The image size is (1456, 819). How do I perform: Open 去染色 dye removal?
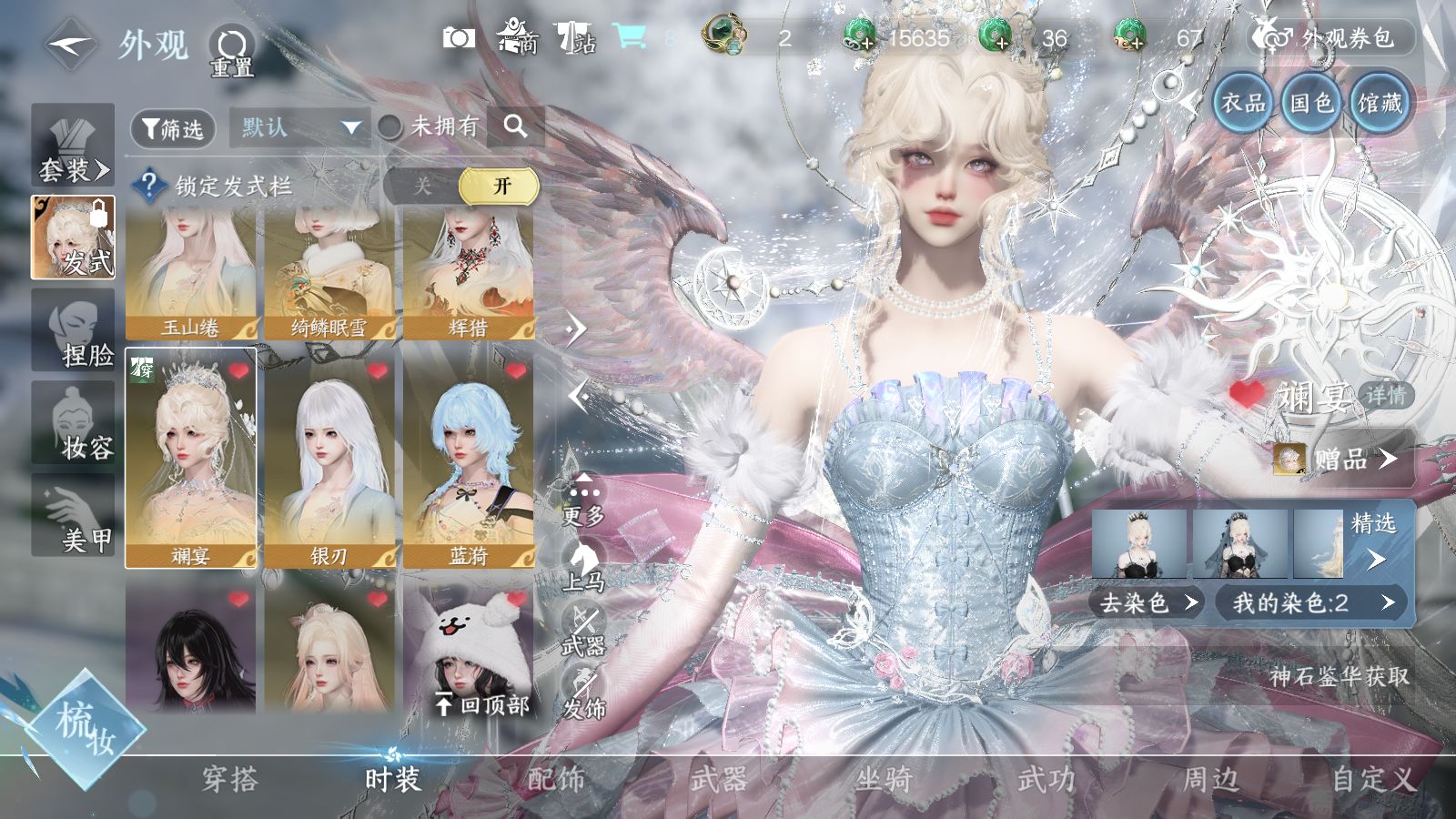[1148, 602]
